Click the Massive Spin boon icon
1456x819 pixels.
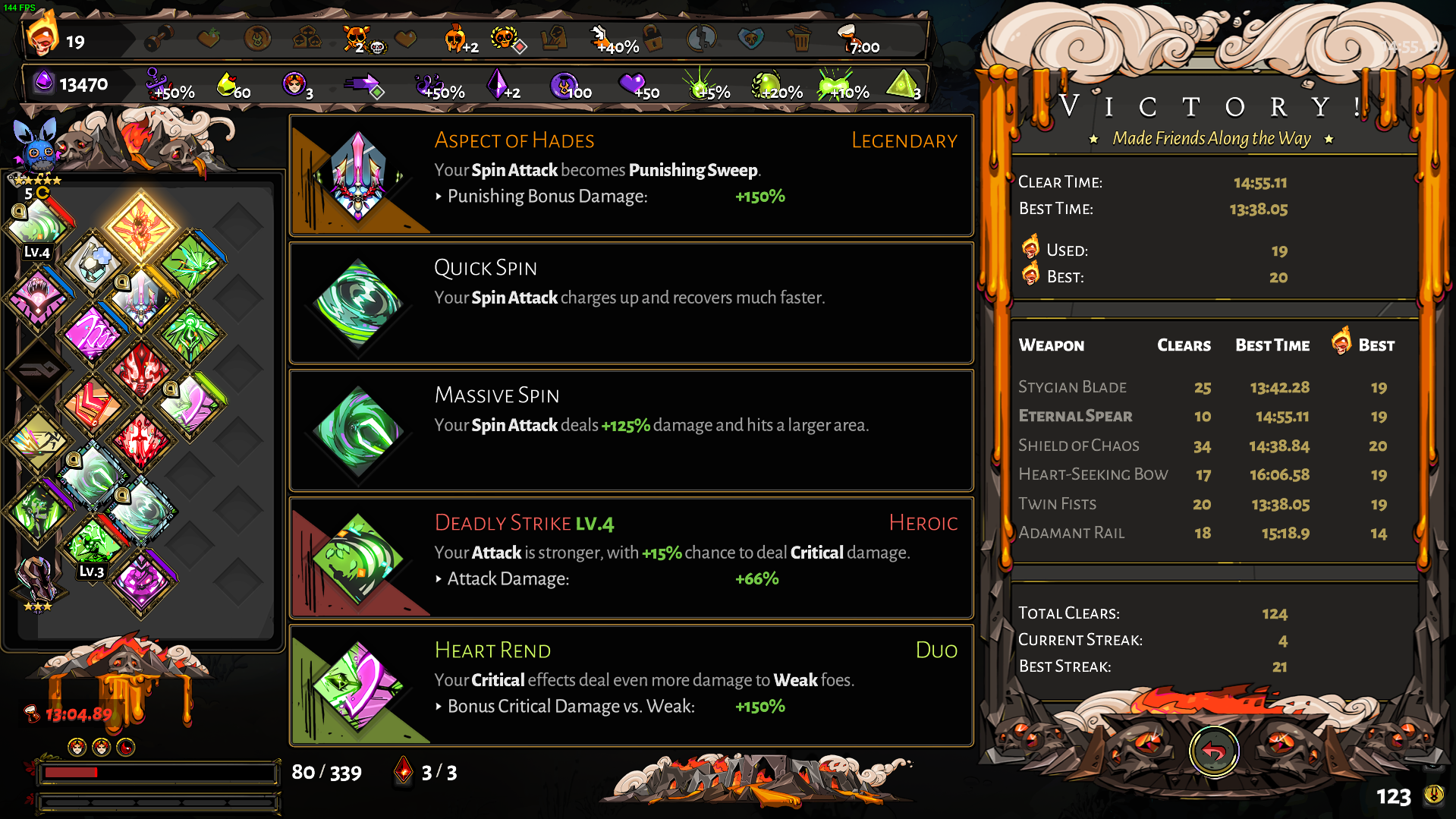(x=357, y=433)
